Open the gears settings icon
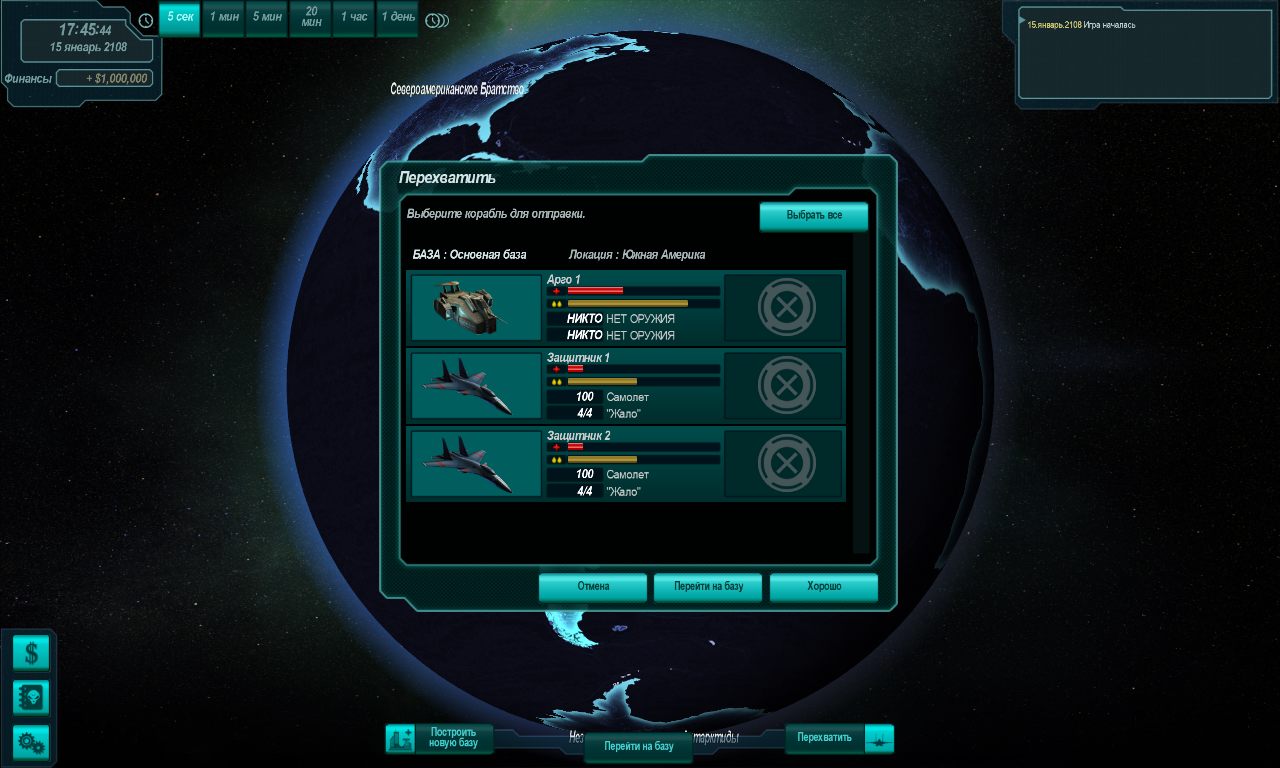 [31, 742]
